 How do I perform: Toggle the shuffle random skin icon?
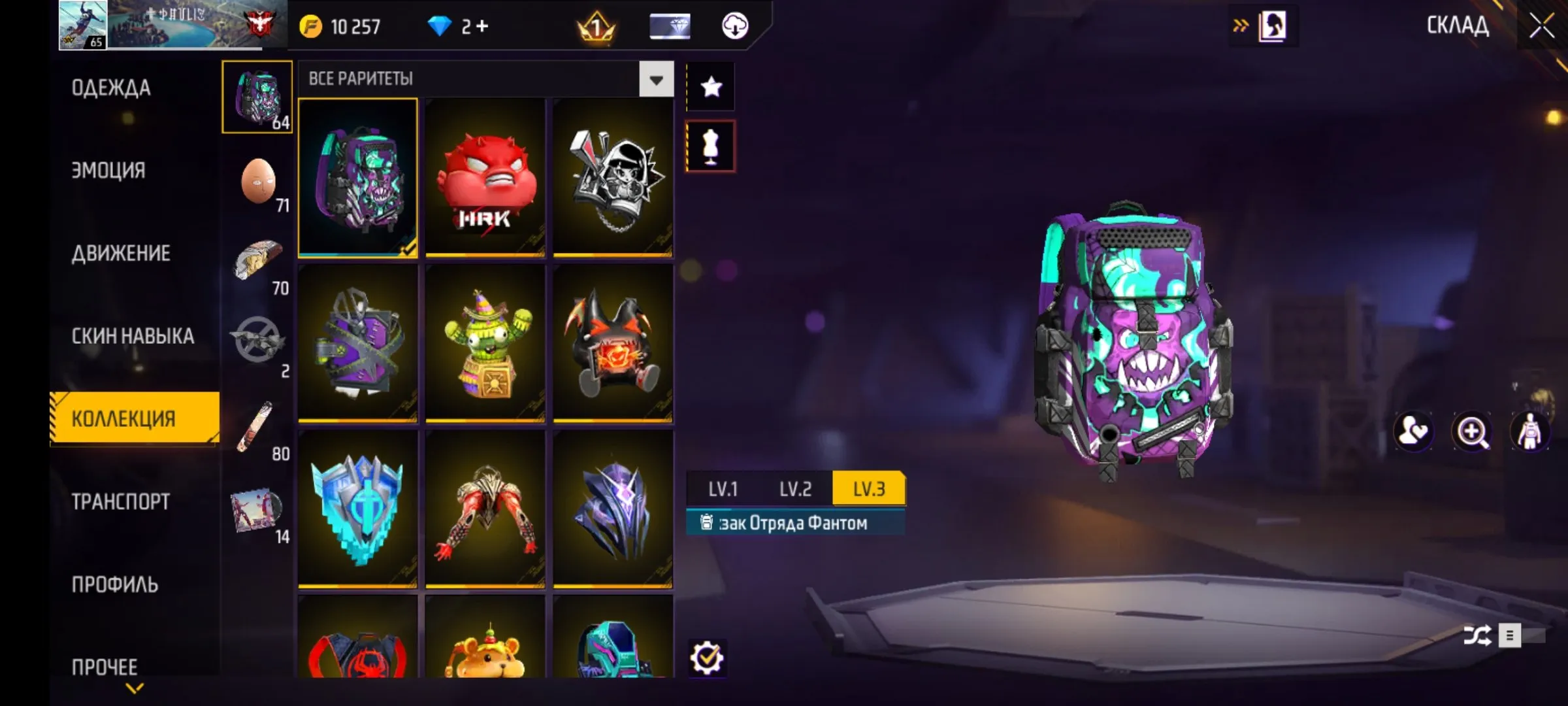click(1477, 635)
